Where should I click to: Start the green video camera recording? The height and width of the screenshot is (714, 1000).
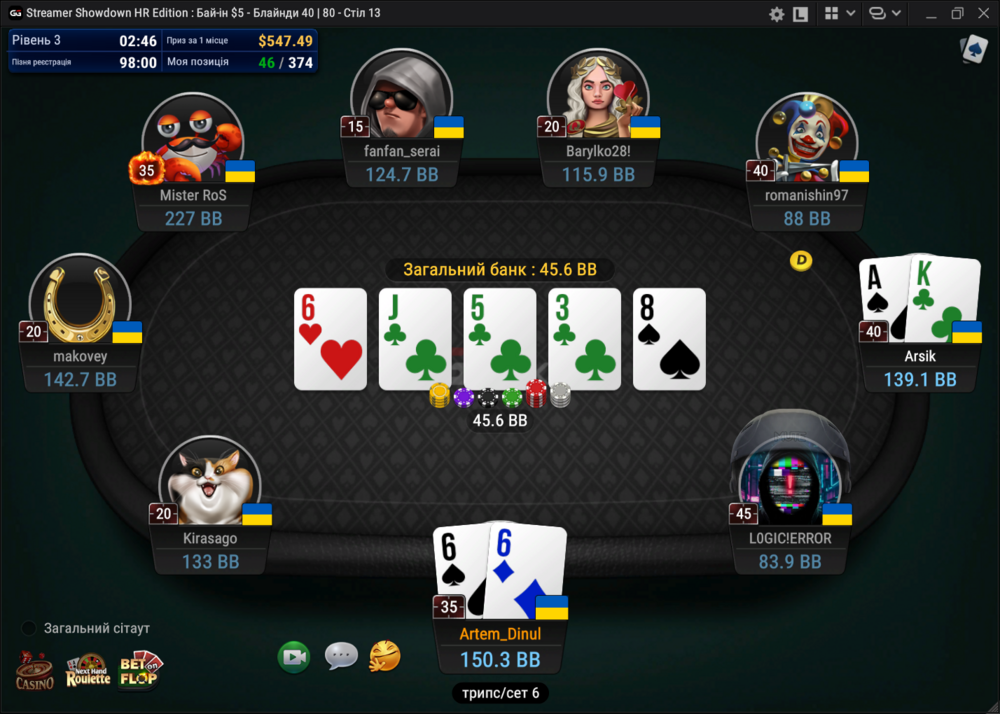[294, 657]
